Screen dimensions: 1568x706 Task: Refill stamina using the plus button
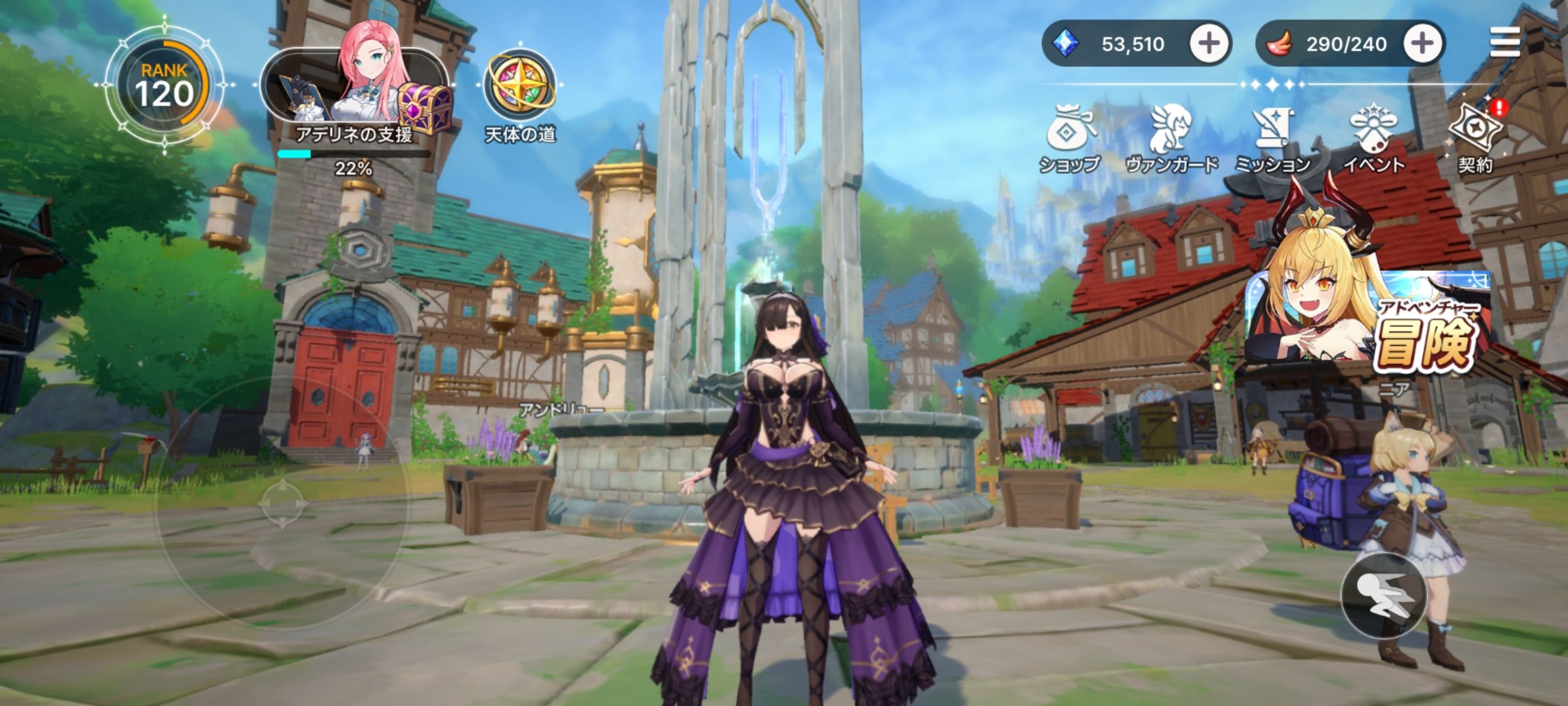click(x=1422, y=44)
